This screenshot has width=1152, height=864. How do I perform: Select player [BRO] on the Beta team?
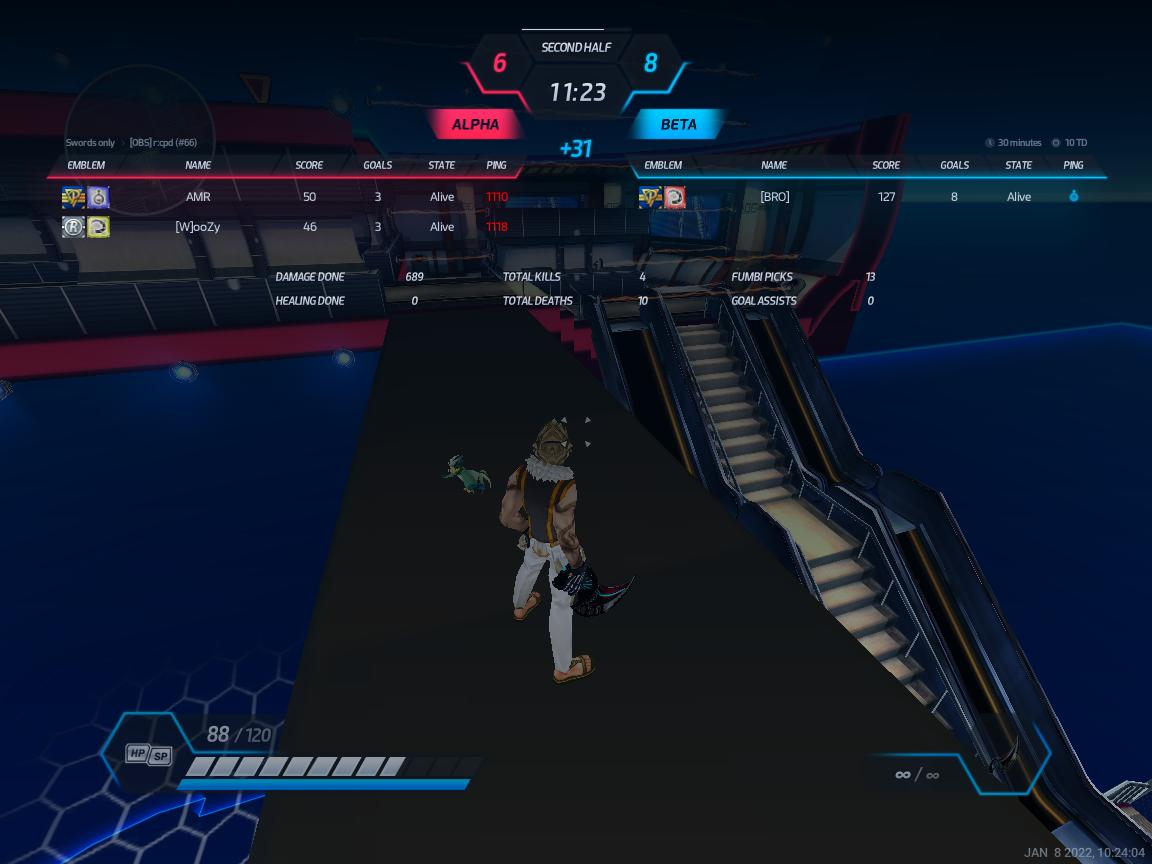(x=774, y=197)
